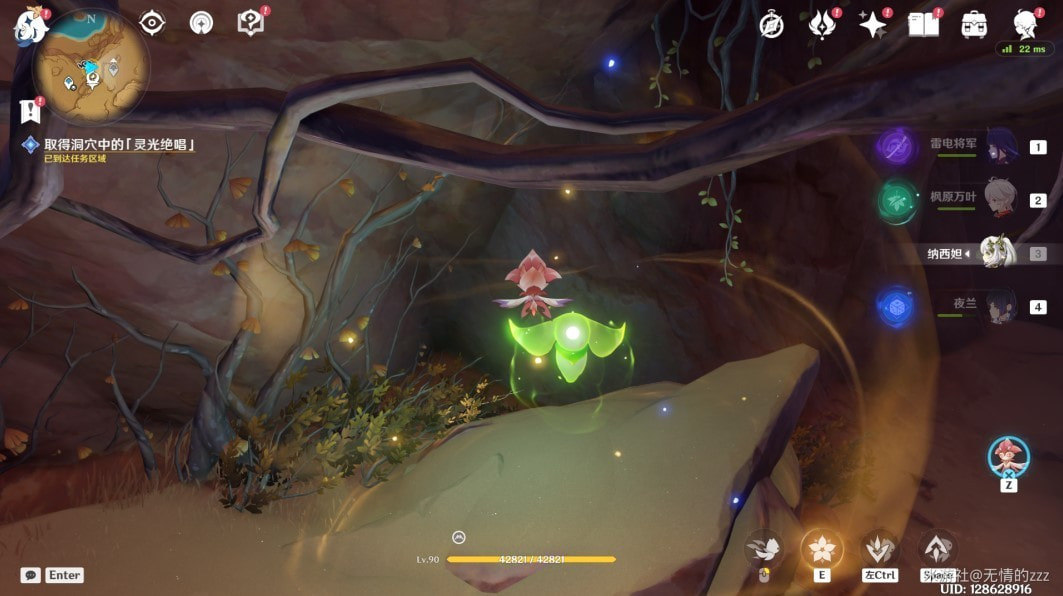Open the character screen icon
The width and height of the screenshot is (1063, 596).
(1024, 25)
